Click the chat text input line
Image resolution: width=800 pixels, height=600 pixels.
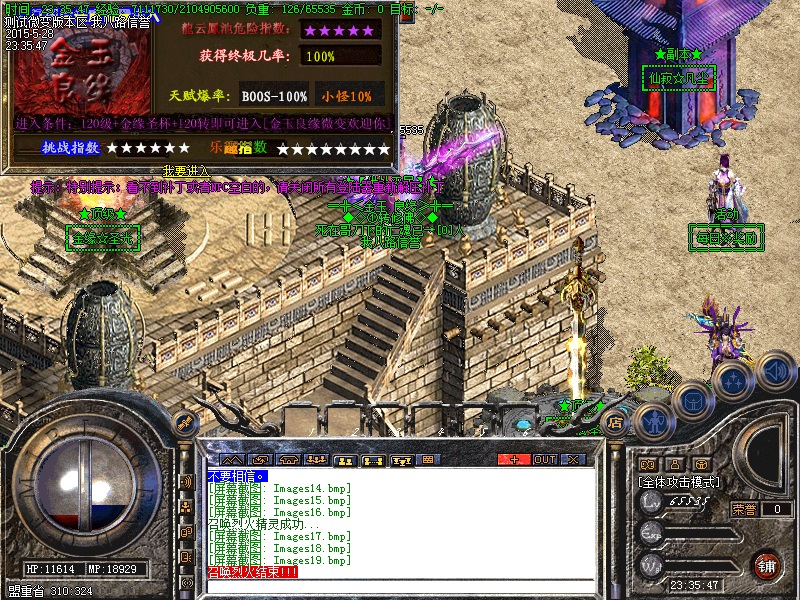(400, 584)
